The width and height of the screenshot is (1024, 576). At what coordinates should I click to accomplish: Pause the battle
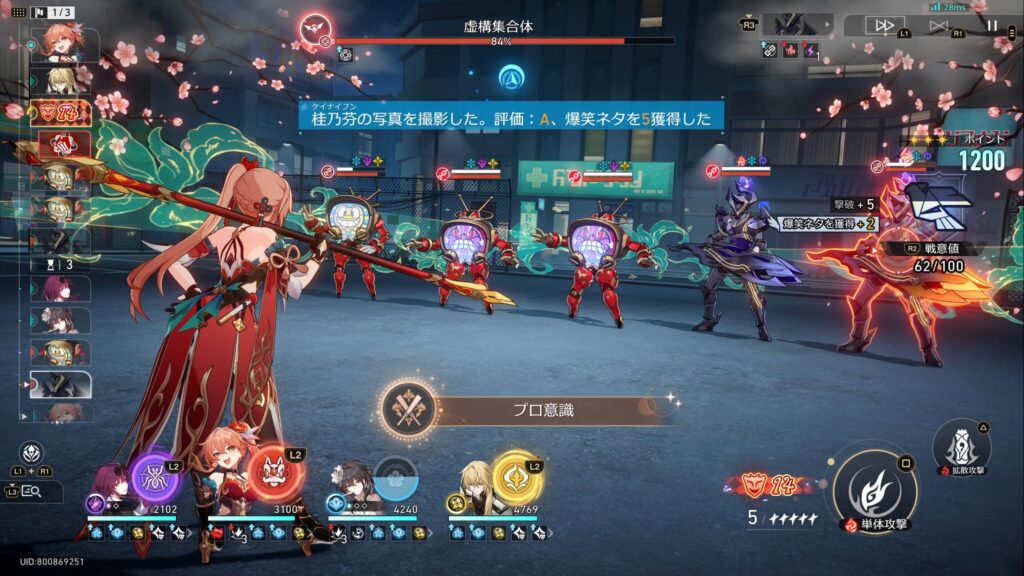point(993,26)
